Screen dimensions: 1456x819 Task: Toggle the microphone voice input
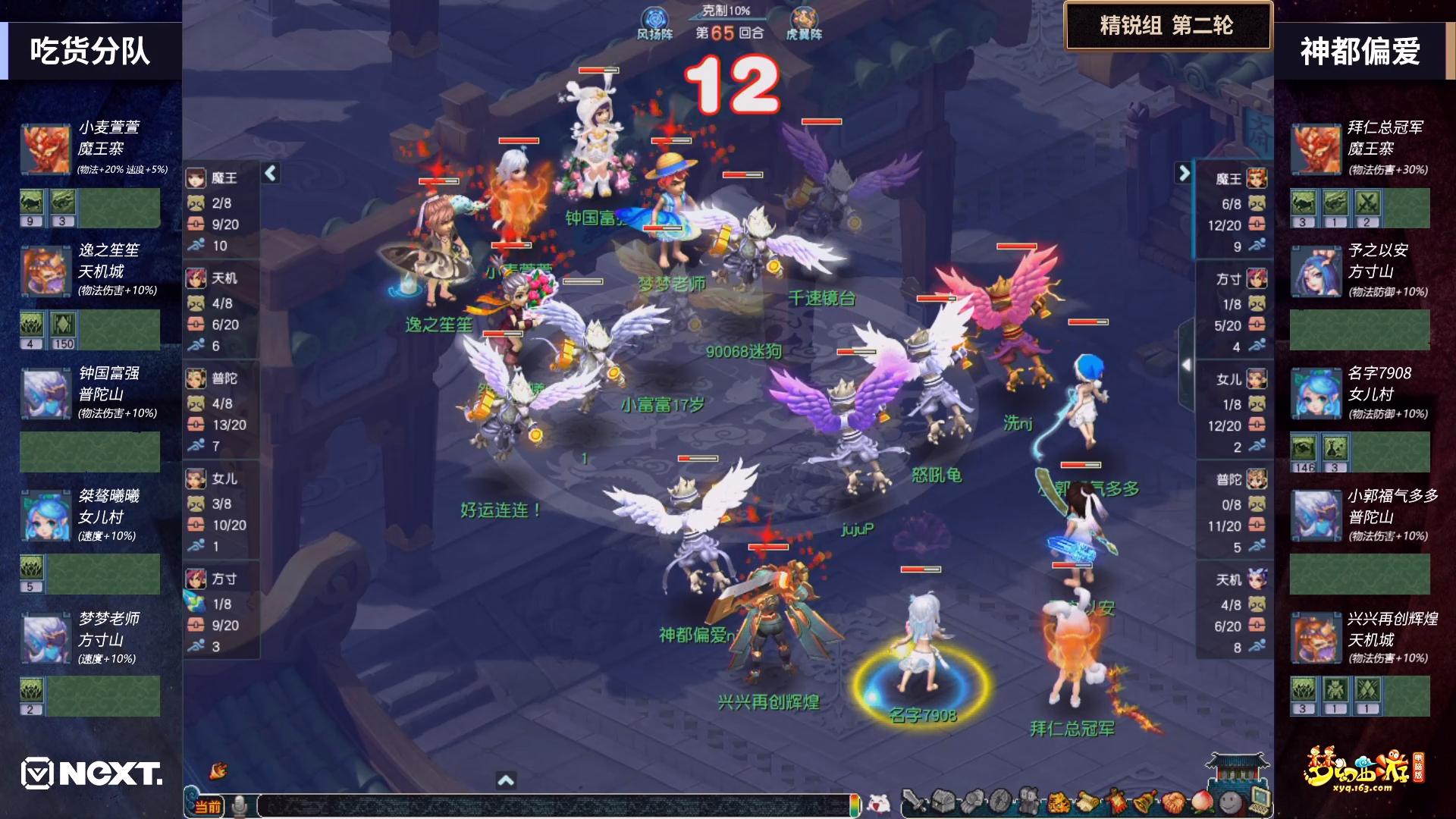tap(240, 805)
